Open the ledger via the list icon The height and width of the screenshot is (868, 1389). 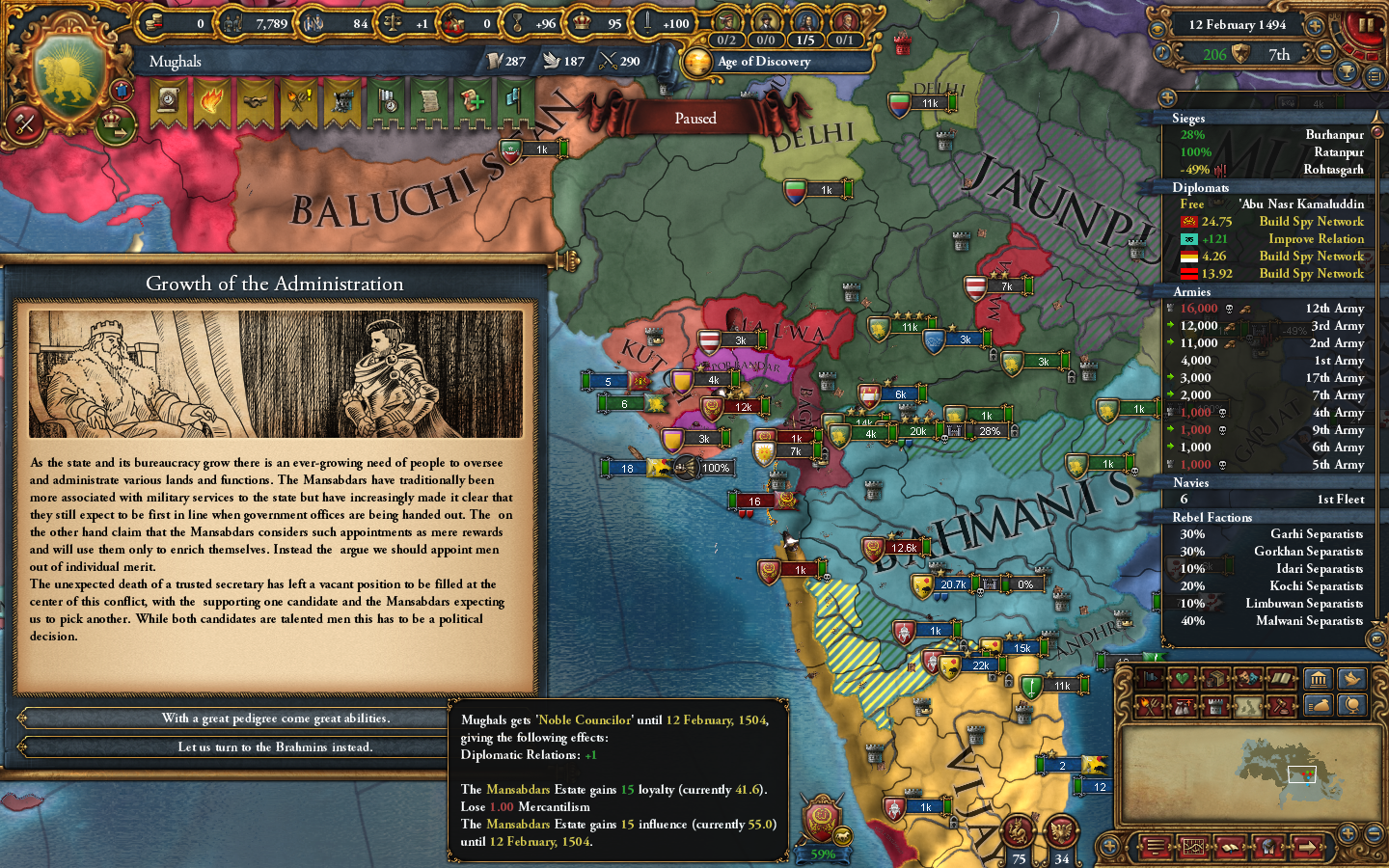(1374, 75)
